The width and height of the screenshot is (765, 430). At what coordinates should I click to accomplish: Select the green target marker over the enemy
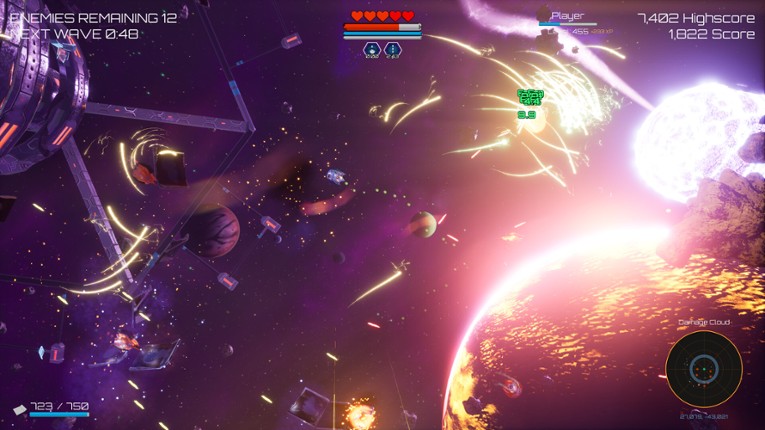point(530,97)
